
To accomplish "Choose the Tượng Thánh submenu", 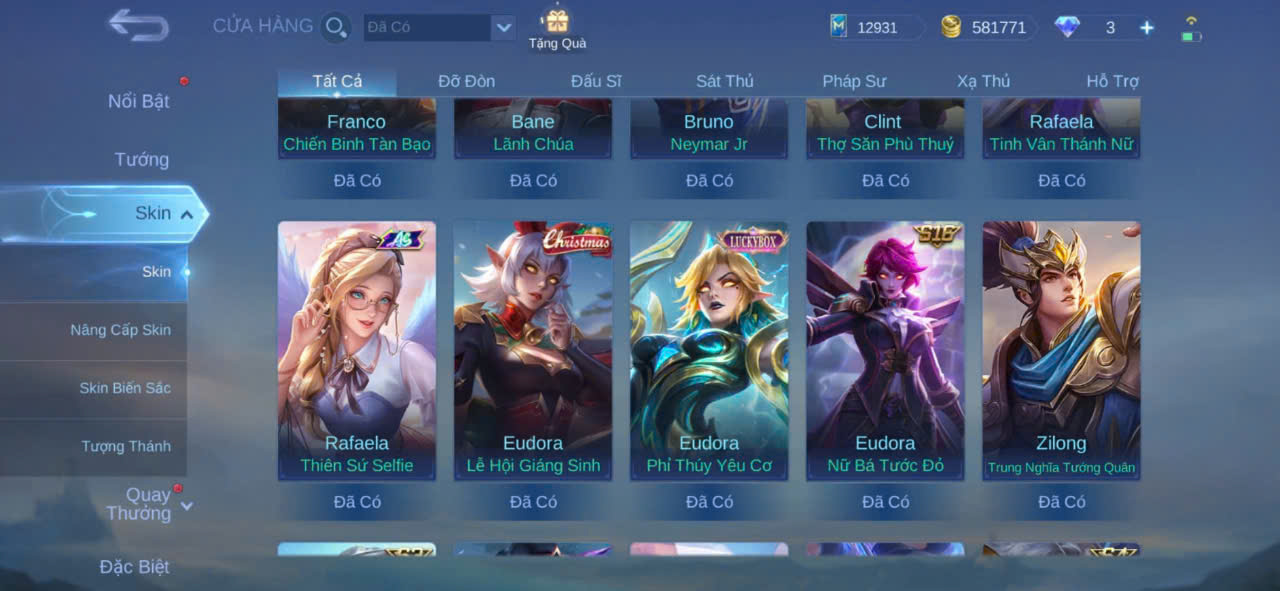I will (126, 446).
